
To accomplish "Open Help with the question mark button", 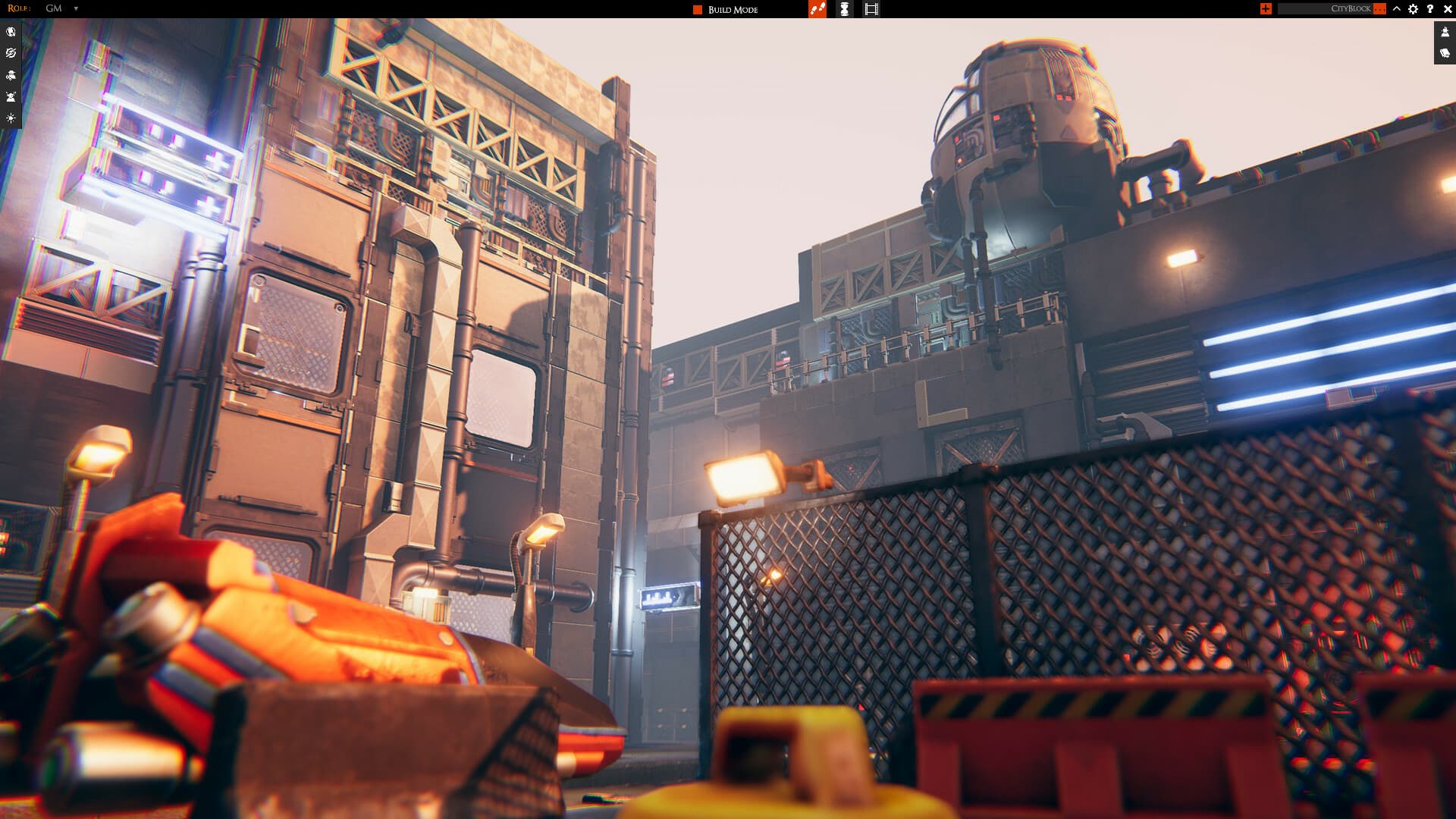I will pos(1429,9).
